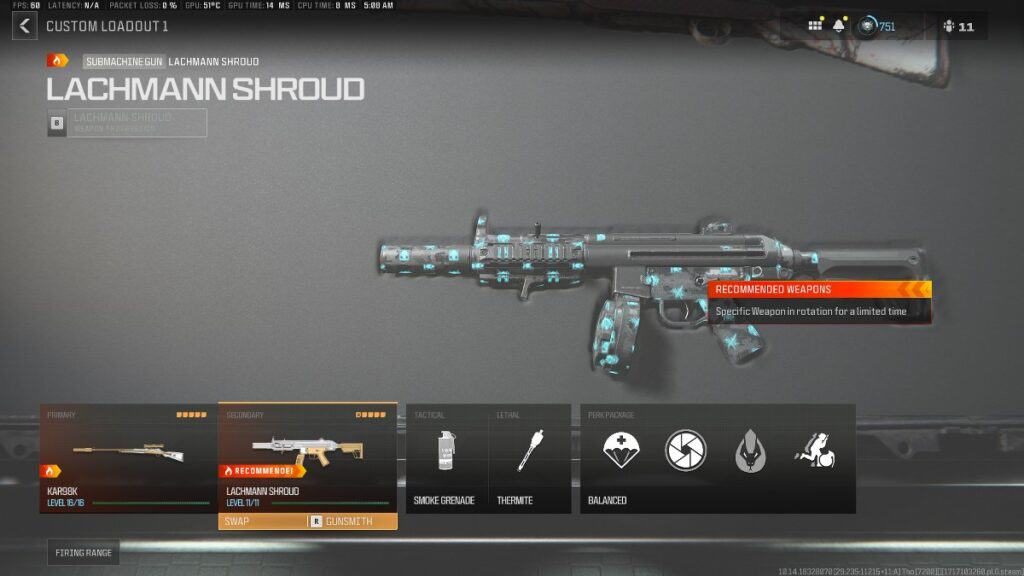Select the Lachmann Shroud secondary weapon slot
Image resolution: width=1024 pixels, height=576 pixels.
pos(307,458)
